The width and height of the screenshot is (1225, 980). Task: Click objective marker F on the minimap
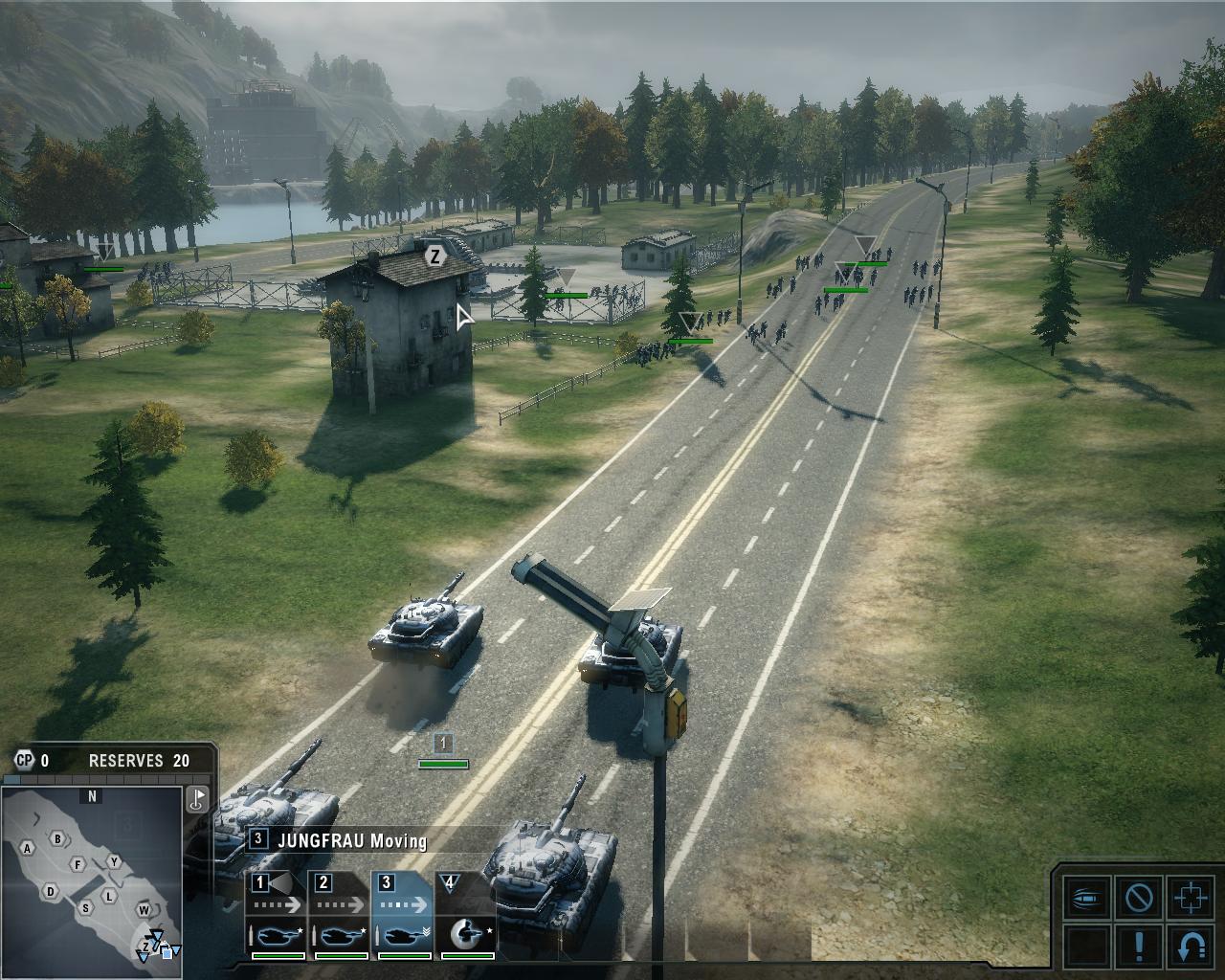[78, 865]
